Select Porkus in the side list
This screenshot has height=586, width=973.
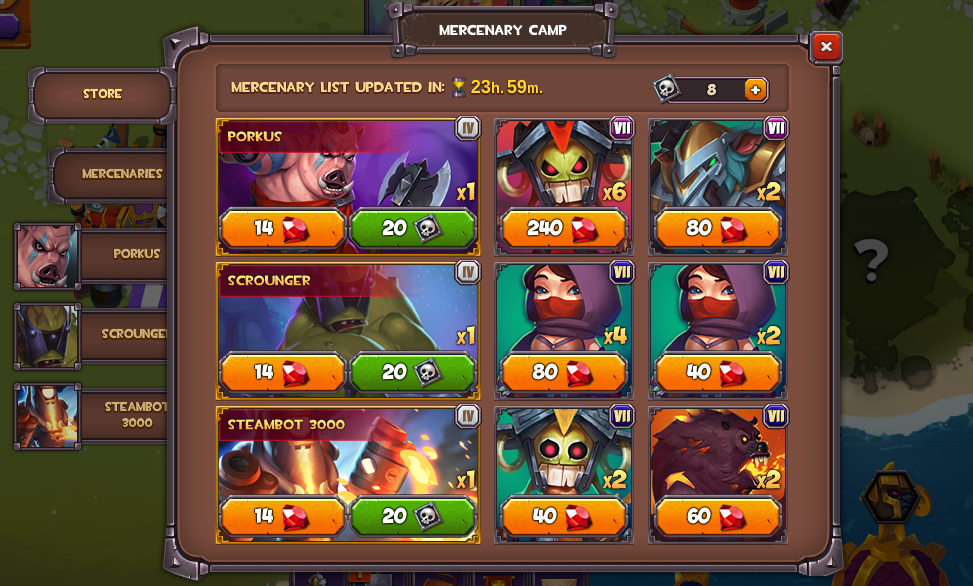click(90, 255)
